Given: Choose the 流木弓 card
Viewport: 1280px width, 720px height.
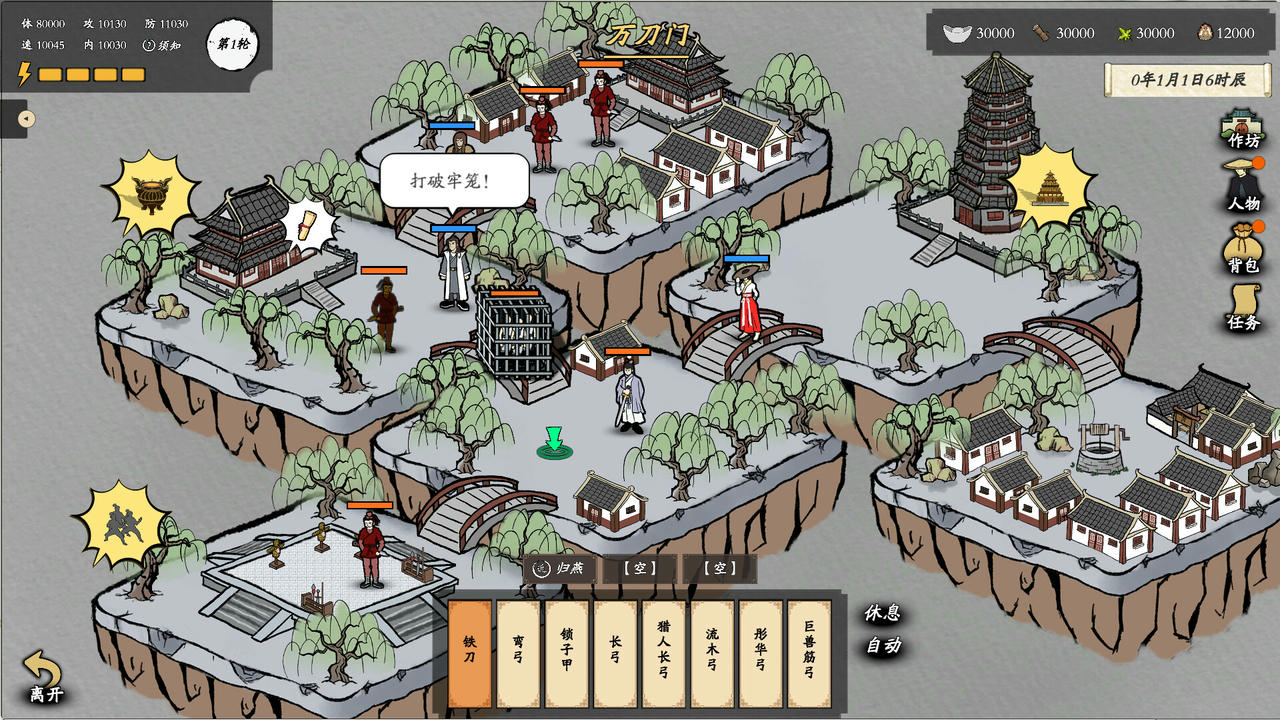Looking at the screenshot, I should pos(712,654).
